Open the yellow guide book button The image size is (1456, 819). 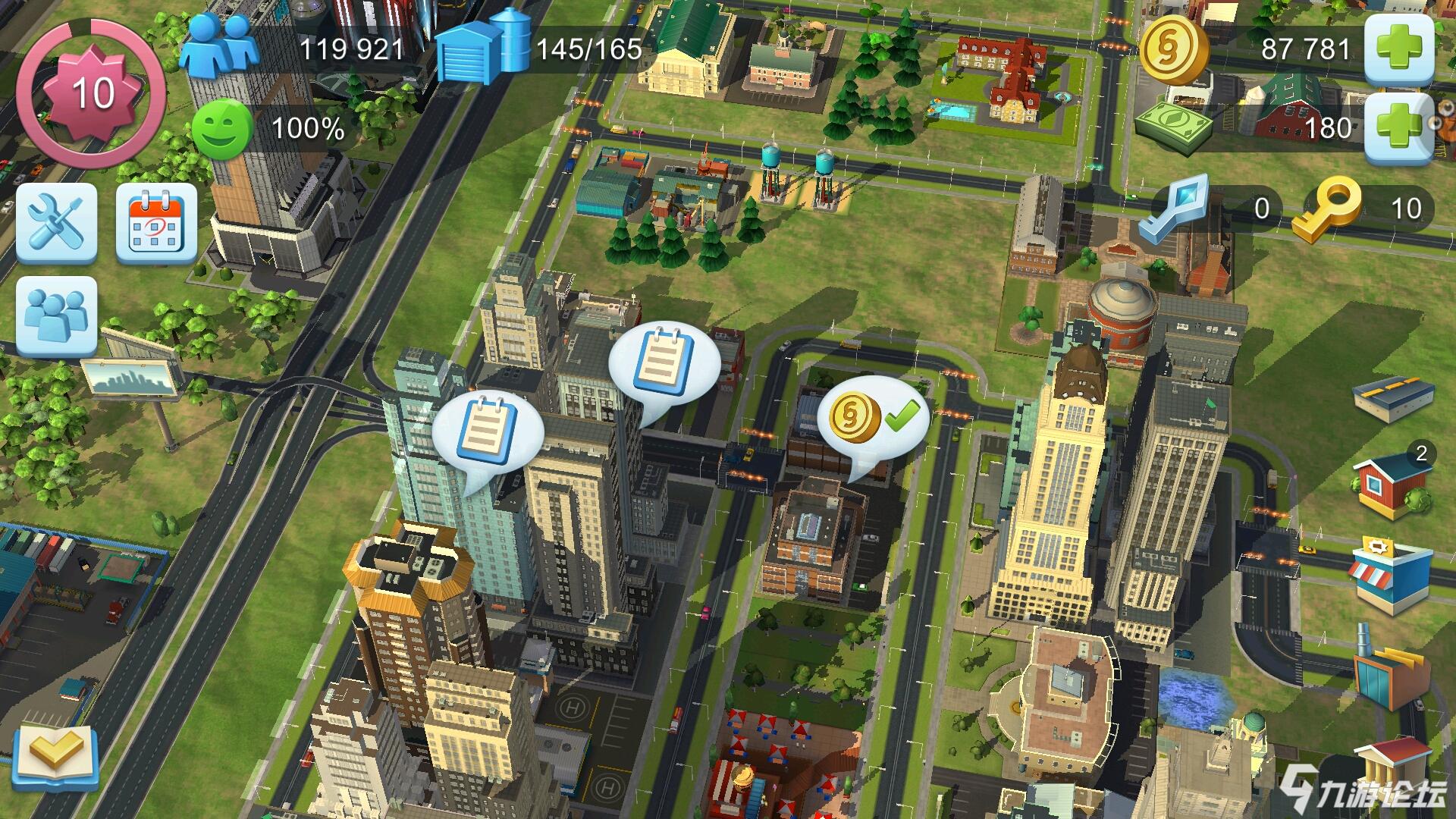[57, 755]
